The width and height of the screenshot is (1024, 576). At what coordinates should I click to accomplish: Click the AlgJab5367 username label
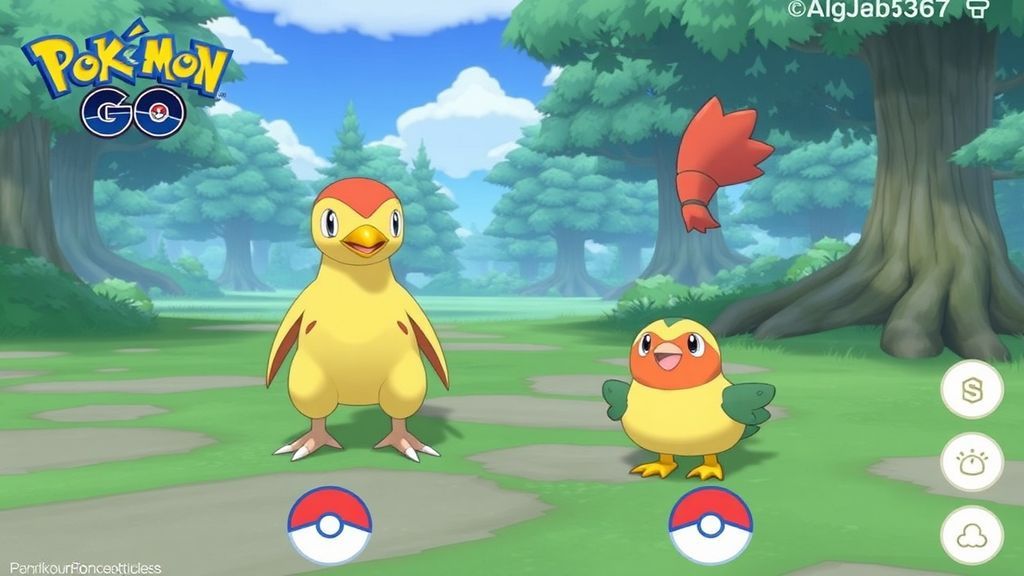pos(866,11)
